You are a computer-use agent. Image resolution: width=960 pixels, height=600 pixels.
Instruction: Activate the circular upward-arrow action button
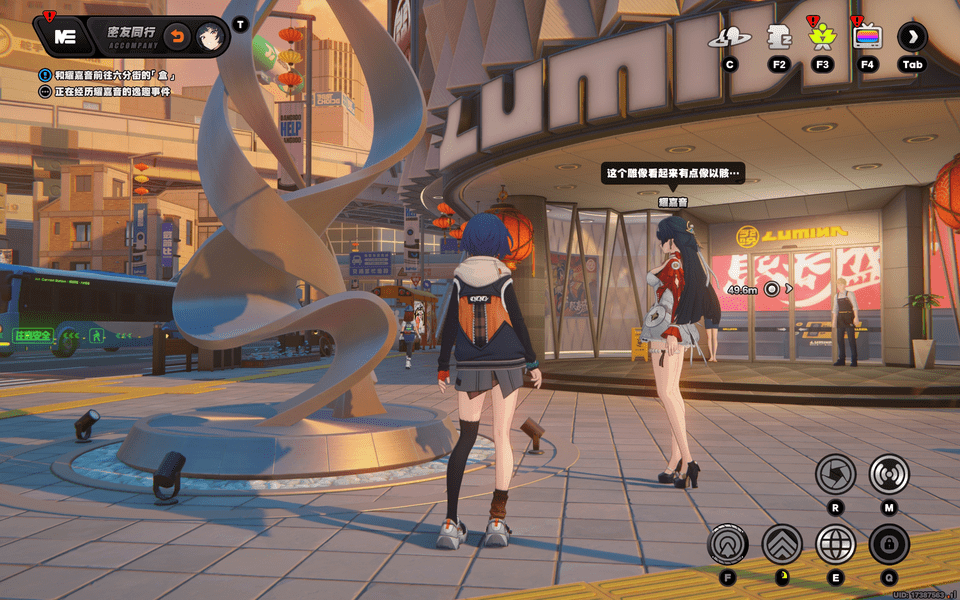(727, 545)
